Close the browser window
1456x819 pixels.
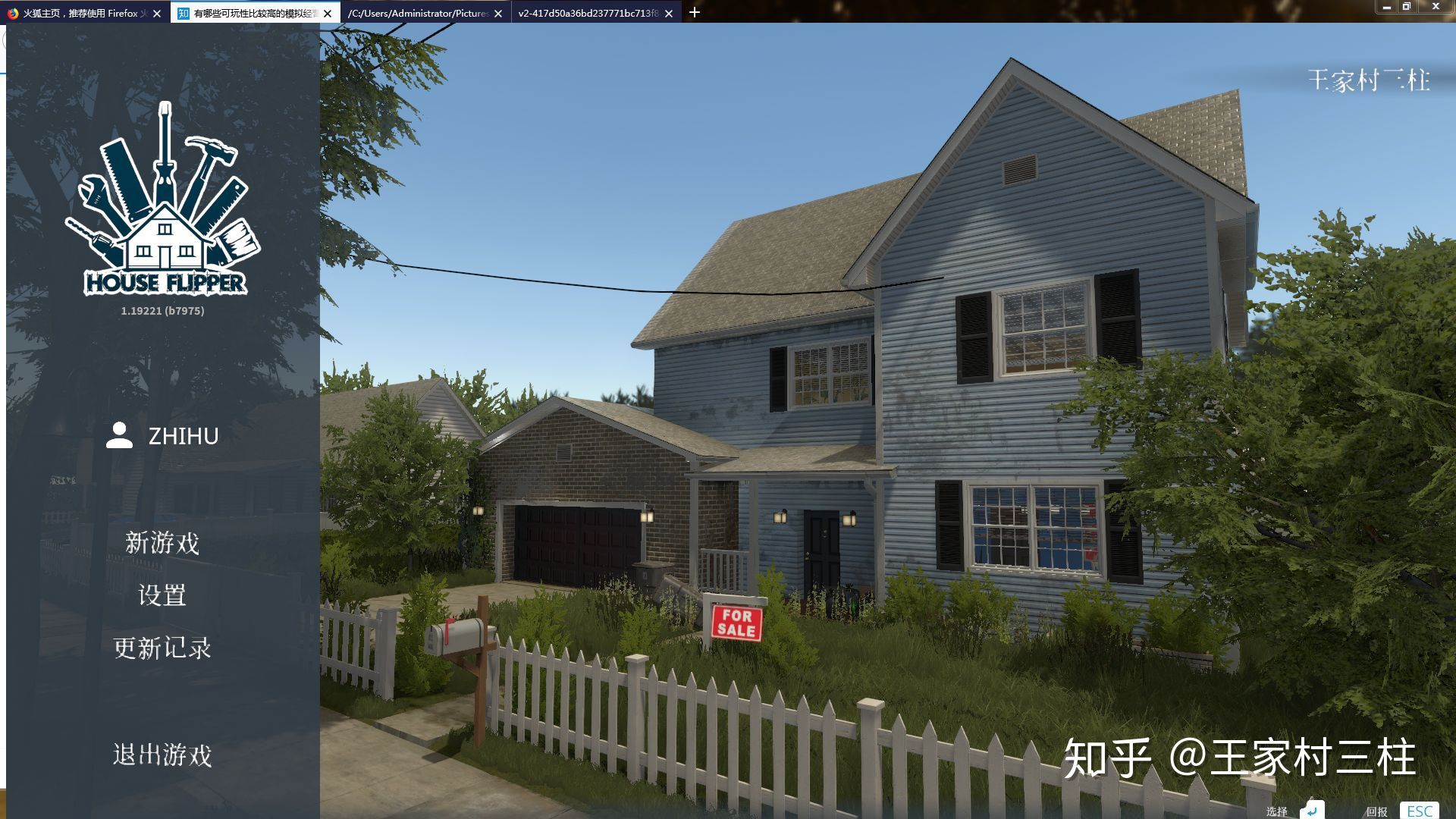1435,7
